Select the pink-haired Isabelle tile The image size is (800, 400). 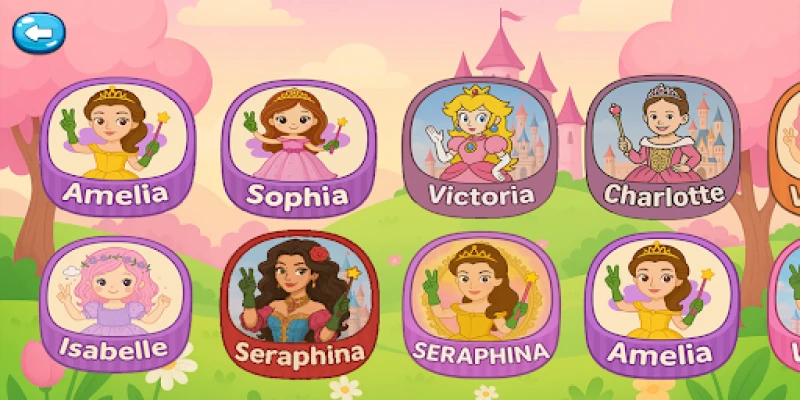(x=115, y=304)
